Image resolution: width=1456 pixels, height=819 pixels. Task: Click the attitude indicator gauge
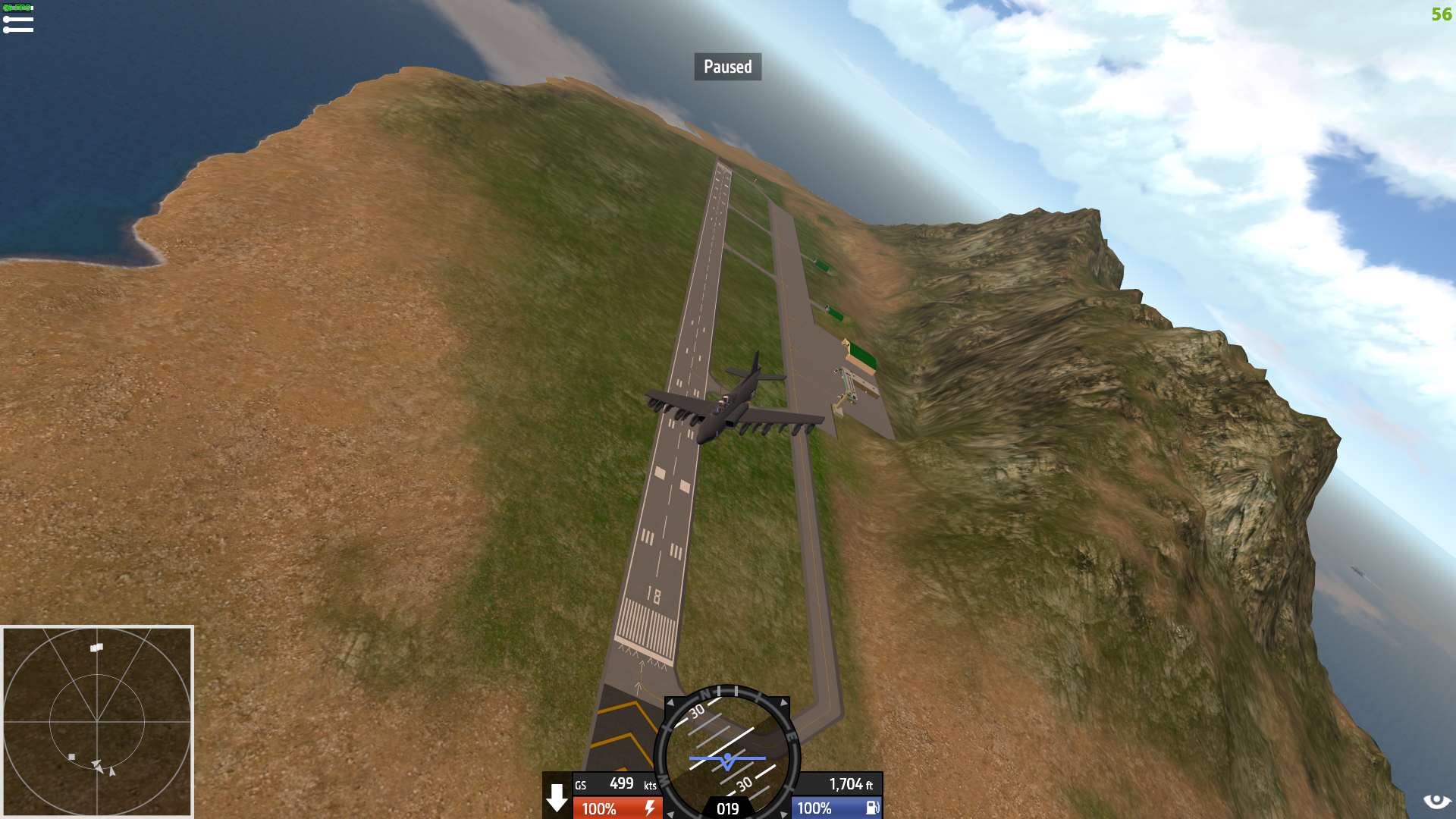pyautogui.click(x=727, y=755)
